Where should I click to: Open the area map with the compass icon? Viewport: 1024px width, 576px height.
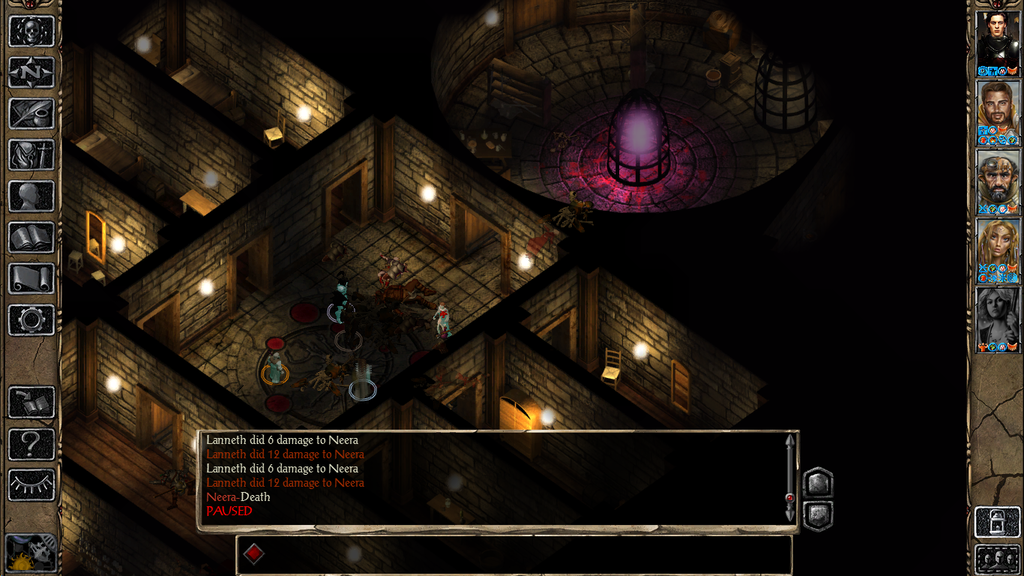pos(31,72)
